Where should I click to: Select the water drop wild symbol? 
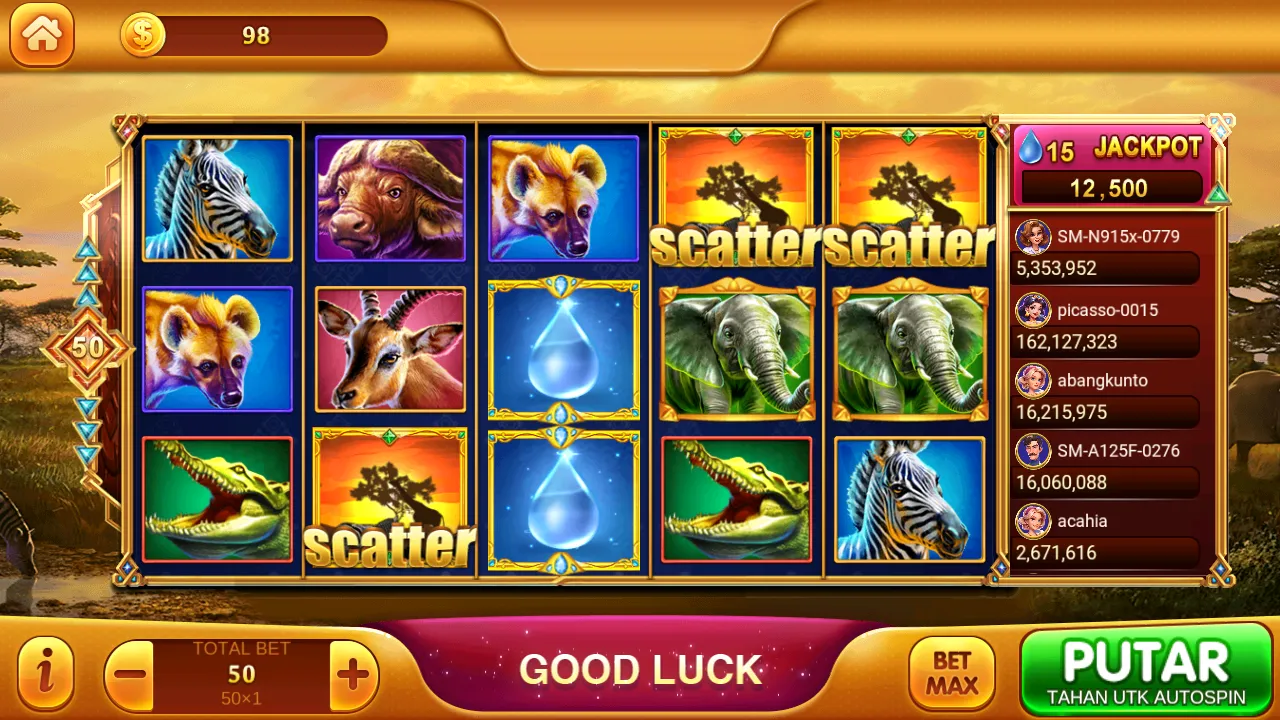click(563, 350)
